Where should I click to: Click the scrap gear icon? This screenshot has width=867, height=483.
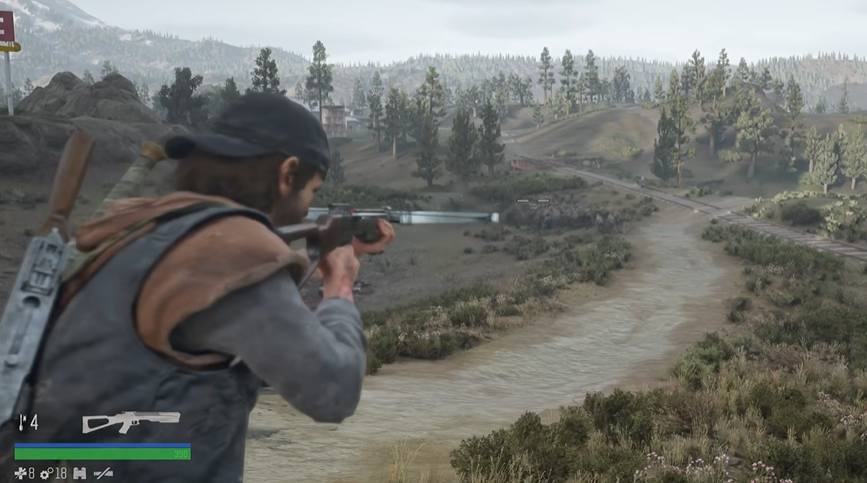pos(46,472)
